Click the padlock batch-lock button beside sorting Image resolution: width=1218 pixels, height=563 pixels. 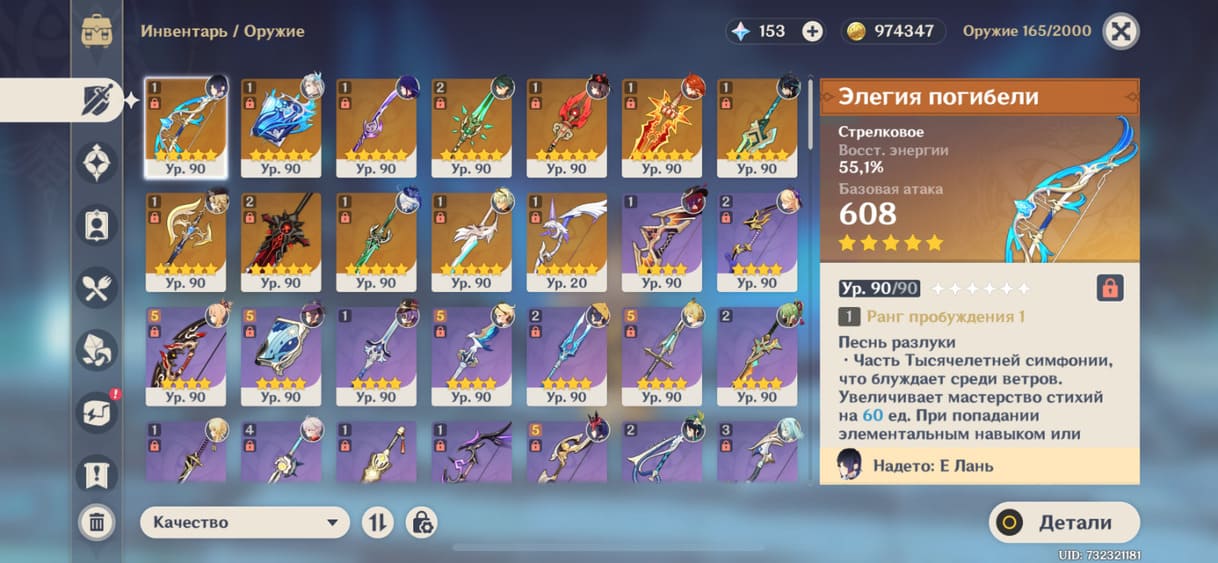coord(421,522)
